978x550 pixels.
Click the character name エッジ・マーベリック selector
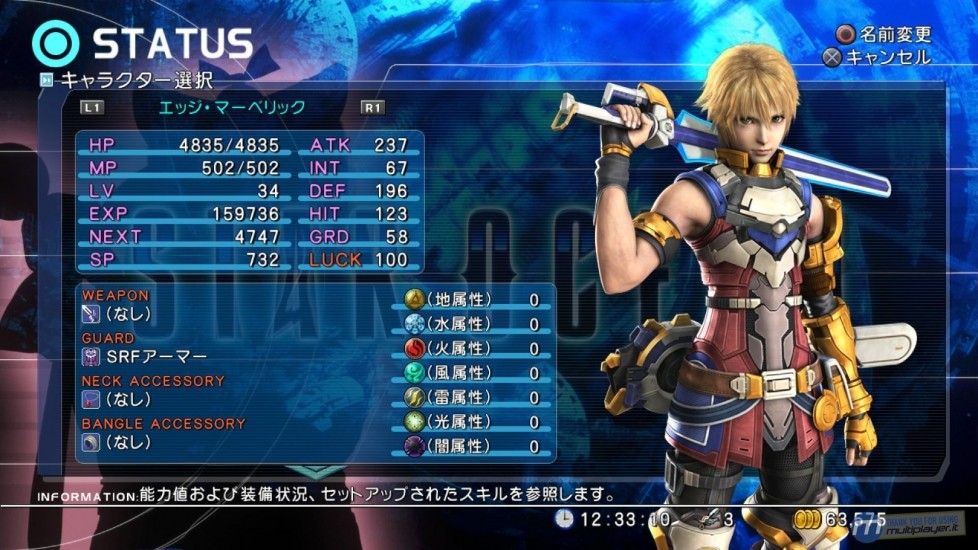[x=232, y=107]
